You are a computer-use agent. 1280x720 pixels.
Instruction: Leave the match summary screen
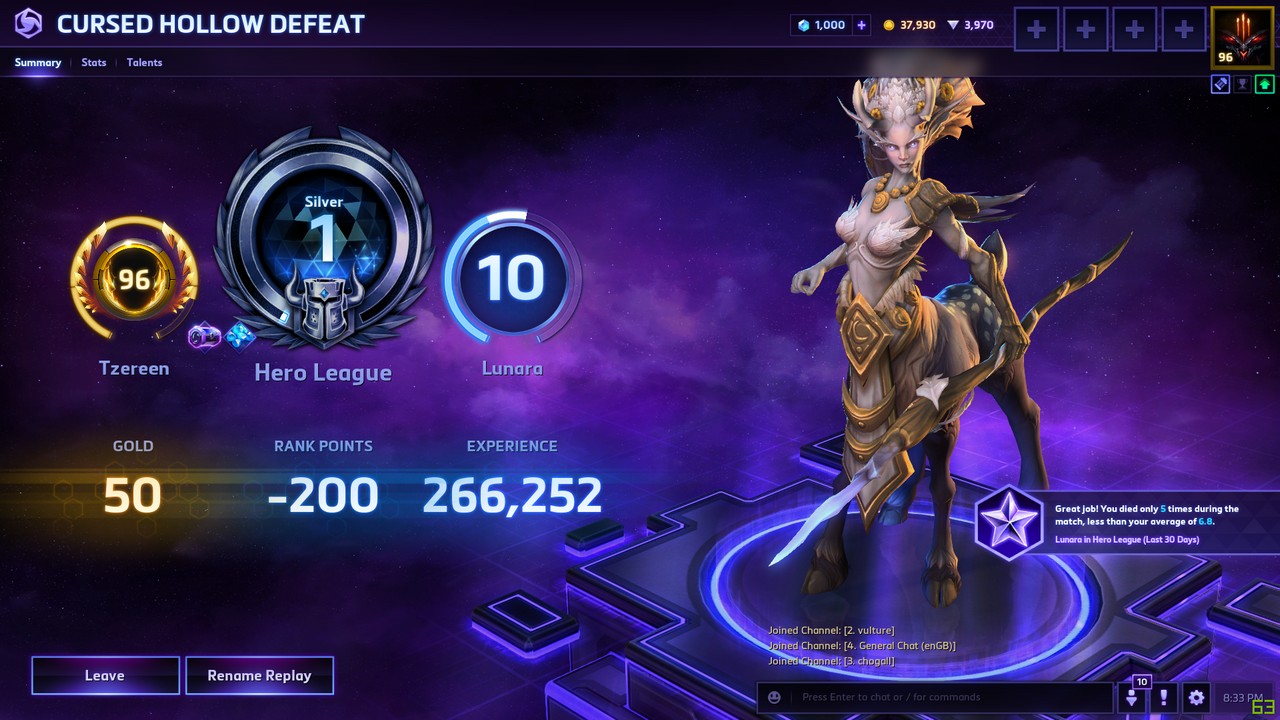click(105, 675)
